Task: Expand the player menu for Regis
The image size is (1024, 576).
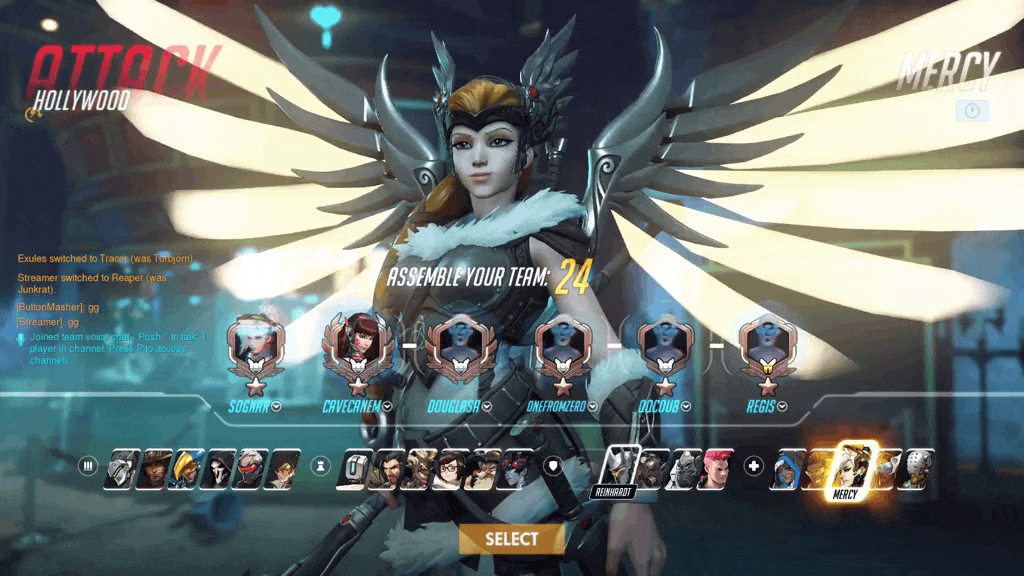Action: pyautogui.click(x=782, y=406)
